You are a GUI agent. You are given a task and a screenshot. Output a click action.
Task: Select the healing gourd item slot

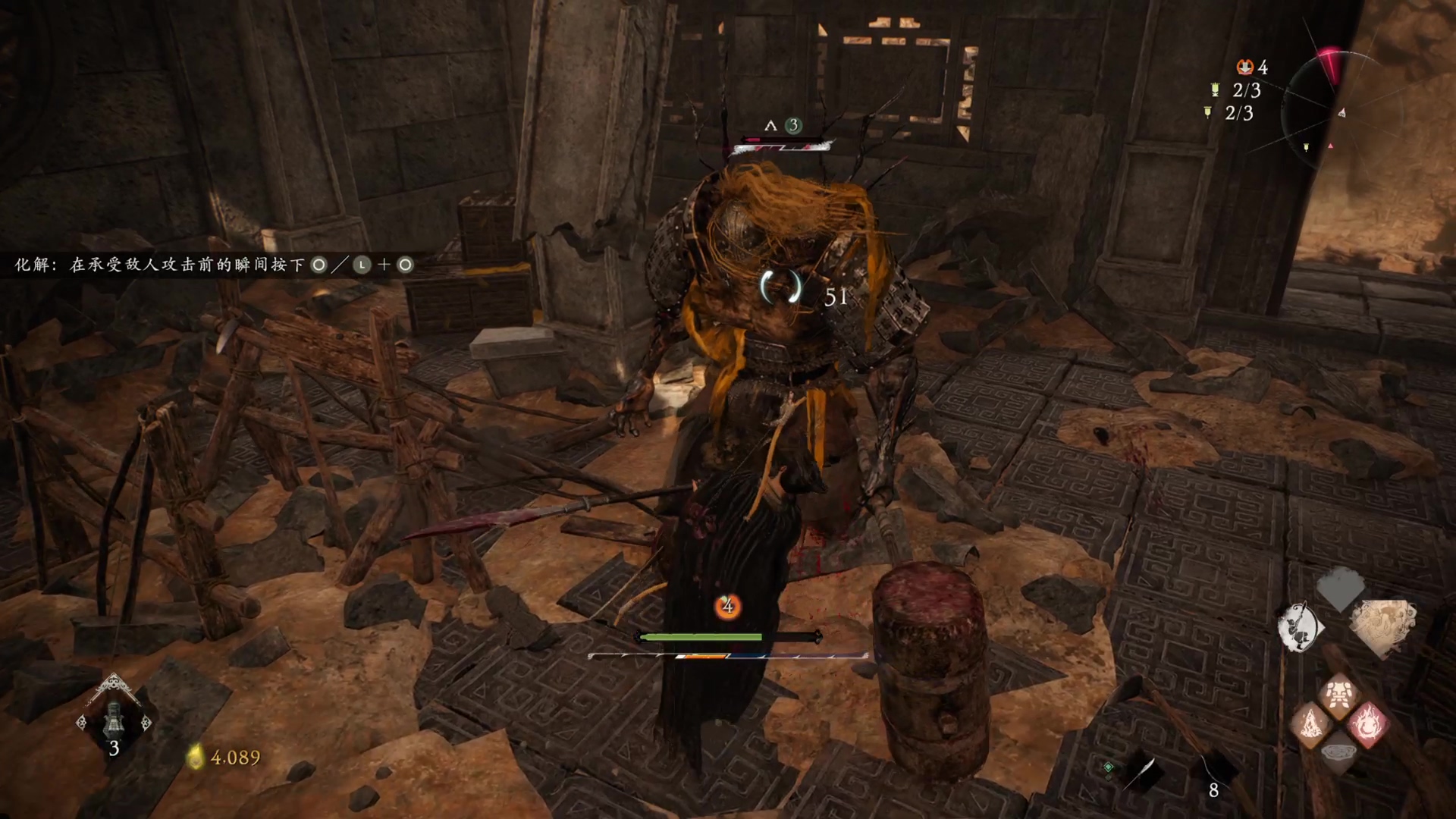point(114,719)
